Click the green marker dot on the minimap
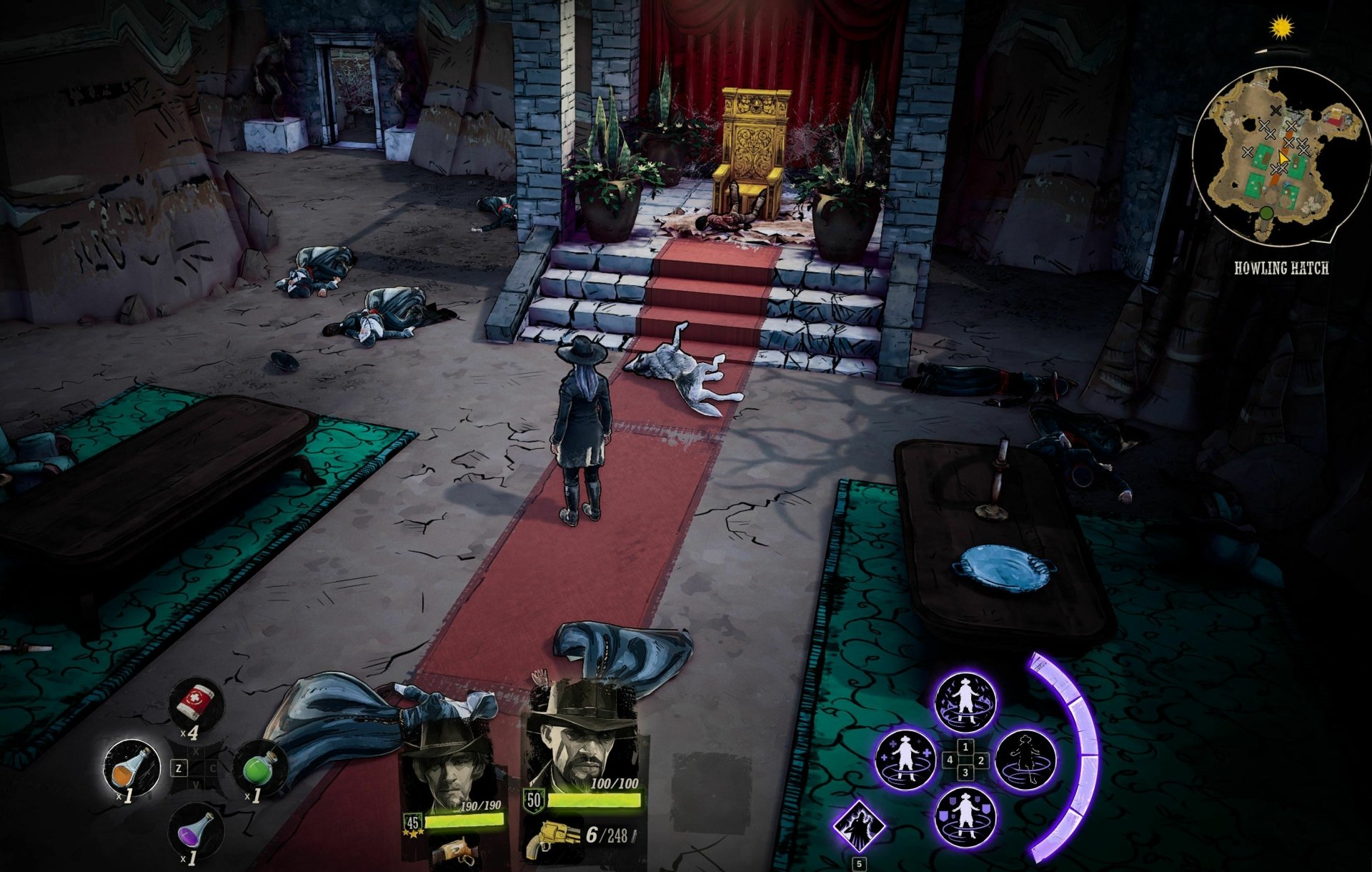Viewport: 1372px width, 872px height. click(x=1266, y=214)
